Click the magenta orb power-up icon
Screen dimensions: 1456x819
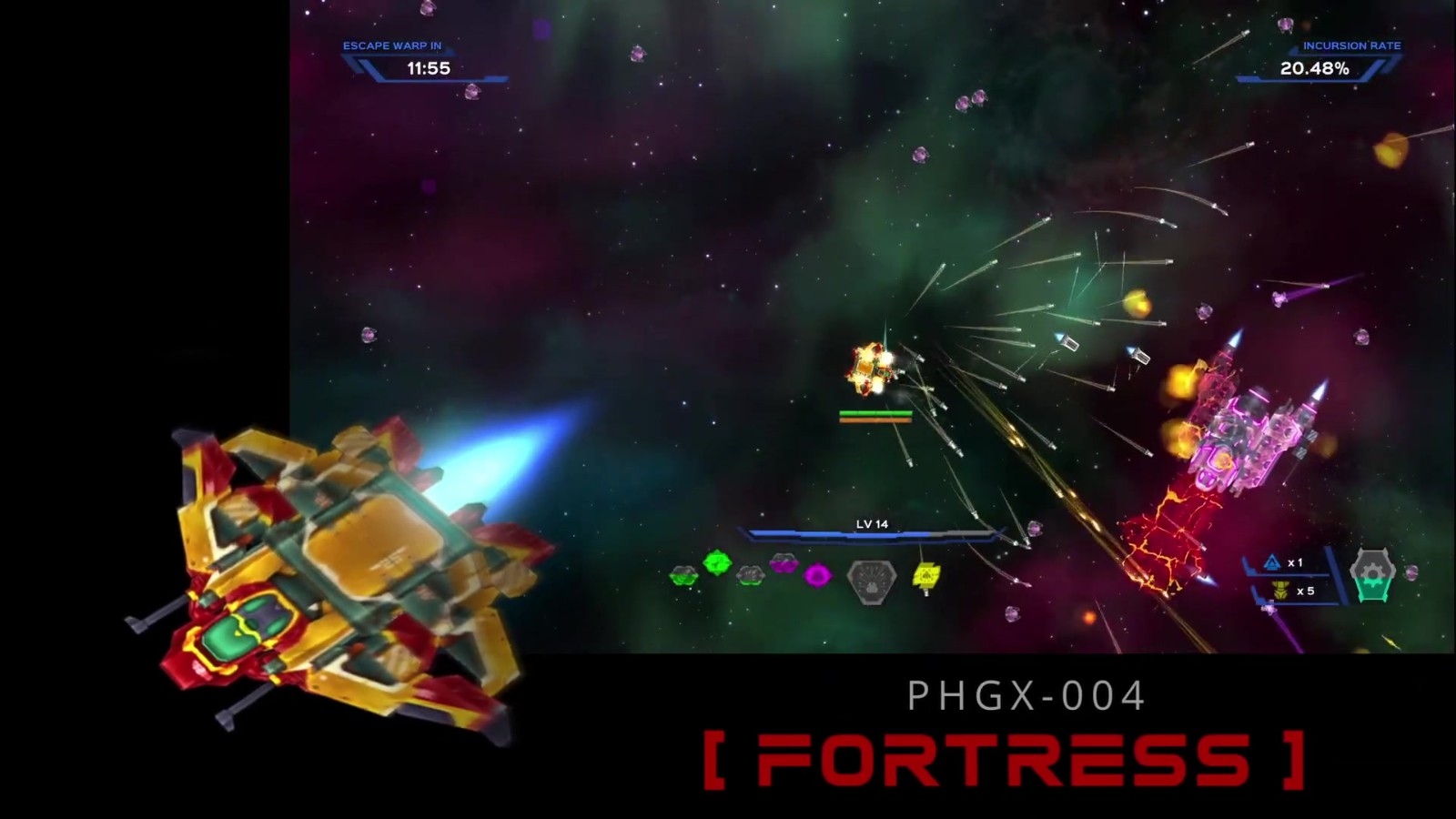tap(817, 575)
